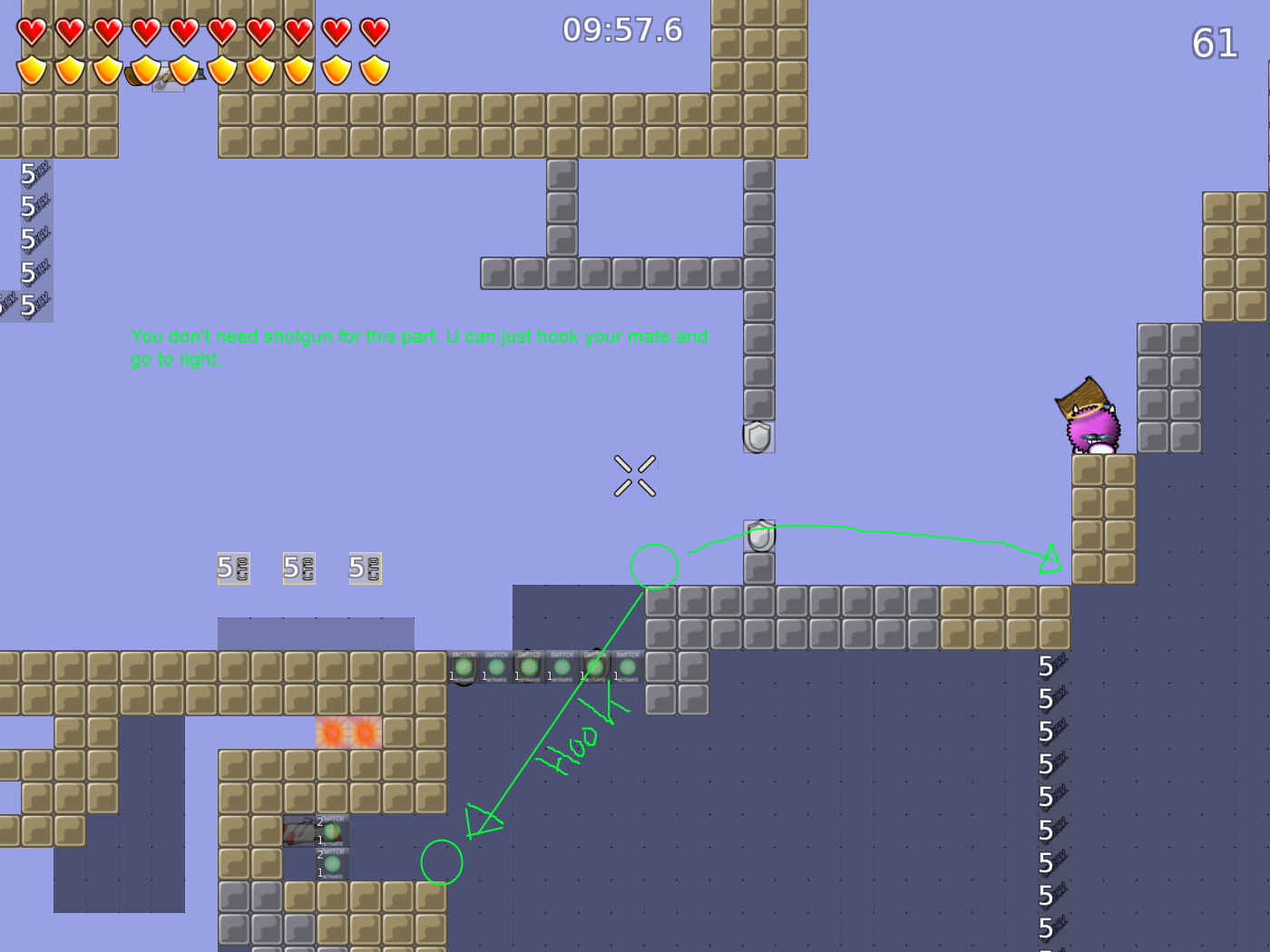Click the shield pickup above the stone platform
Viewport: 1270px width, 952px height.
(x=758, y=534)
